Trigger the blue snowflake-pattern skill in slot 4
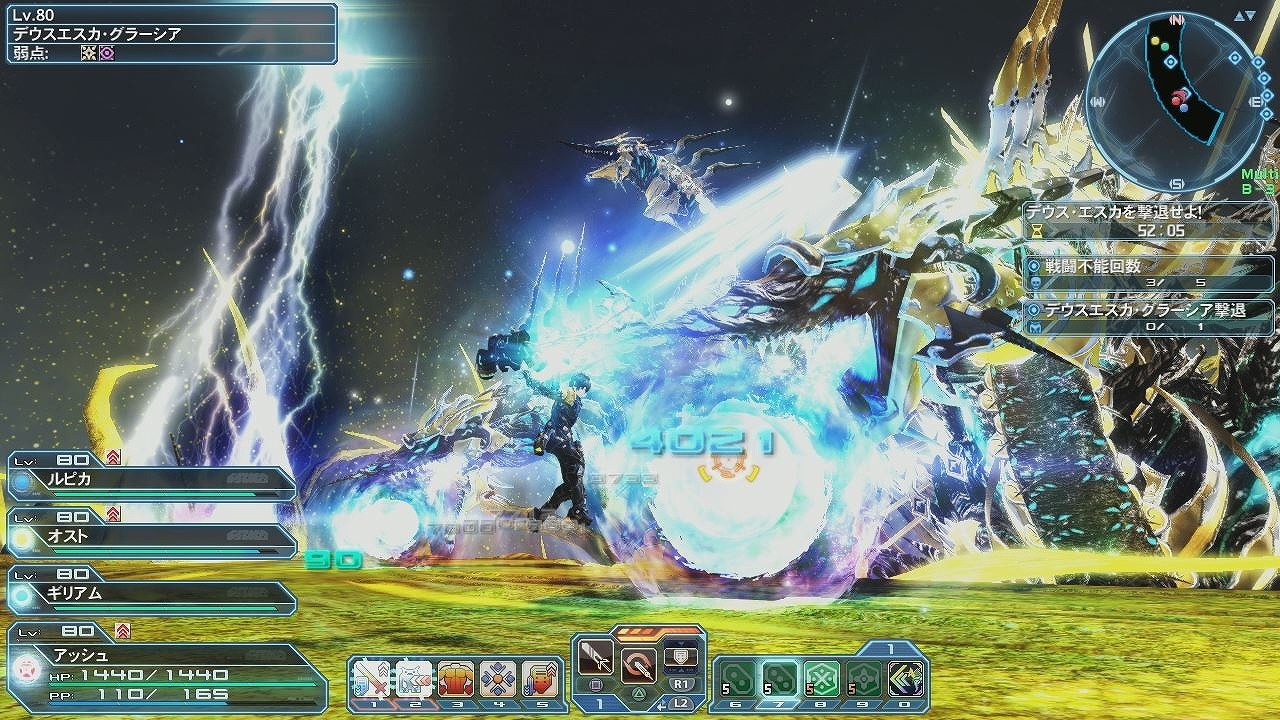This screenshot has width=1280, height=720. tap(498, 679)
